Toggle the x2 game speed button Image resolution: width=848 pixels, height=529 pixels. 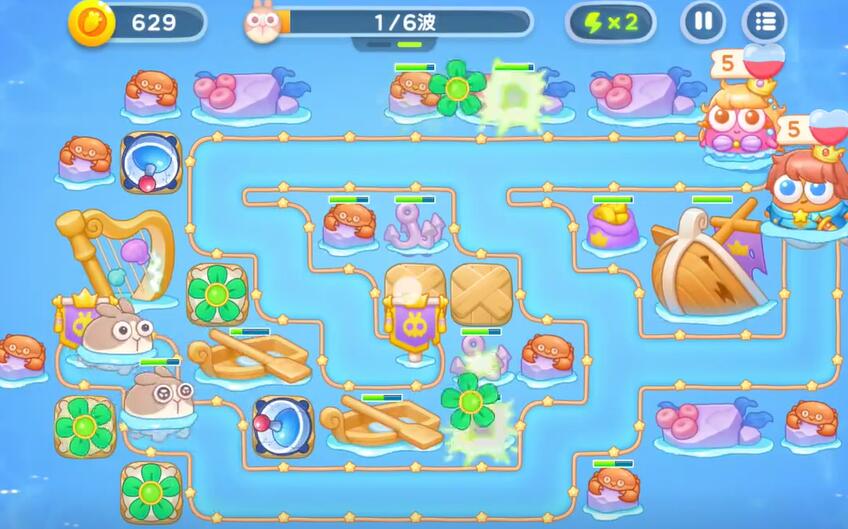(610, 22)
